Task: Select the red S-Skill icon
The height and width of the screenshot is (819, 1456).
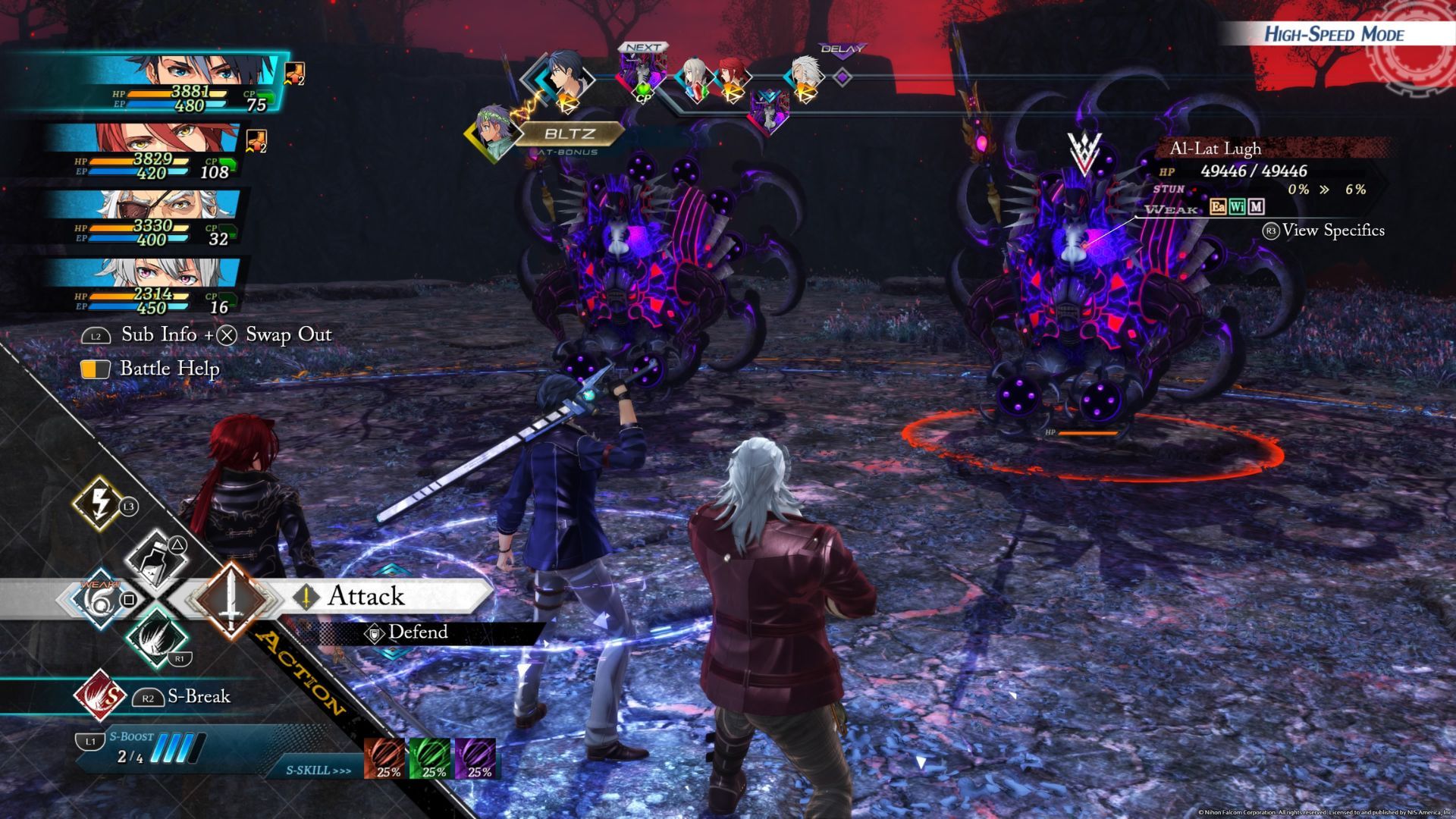Action: tap(385, 758)
